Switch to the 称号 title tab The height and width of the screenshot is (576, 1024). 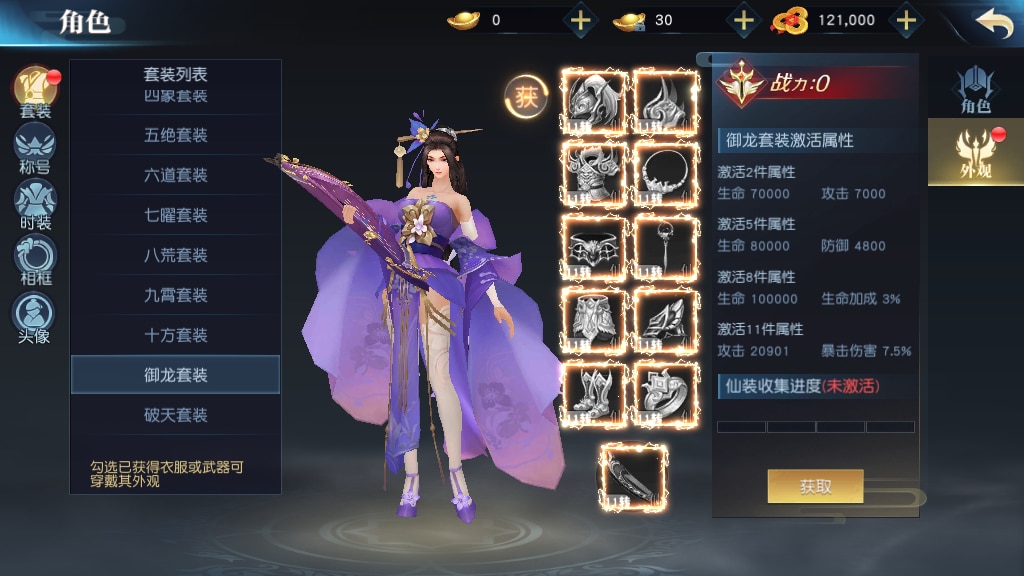click(x=35, y=148)
